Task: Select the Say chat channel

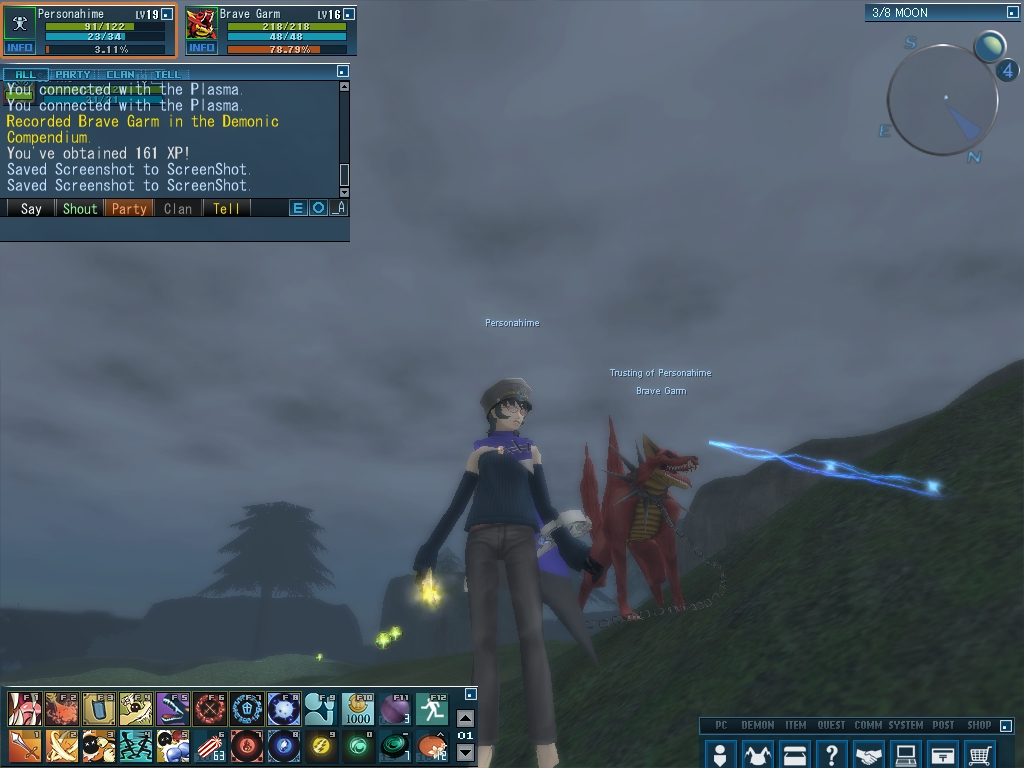Action: [x=31, y=209]
